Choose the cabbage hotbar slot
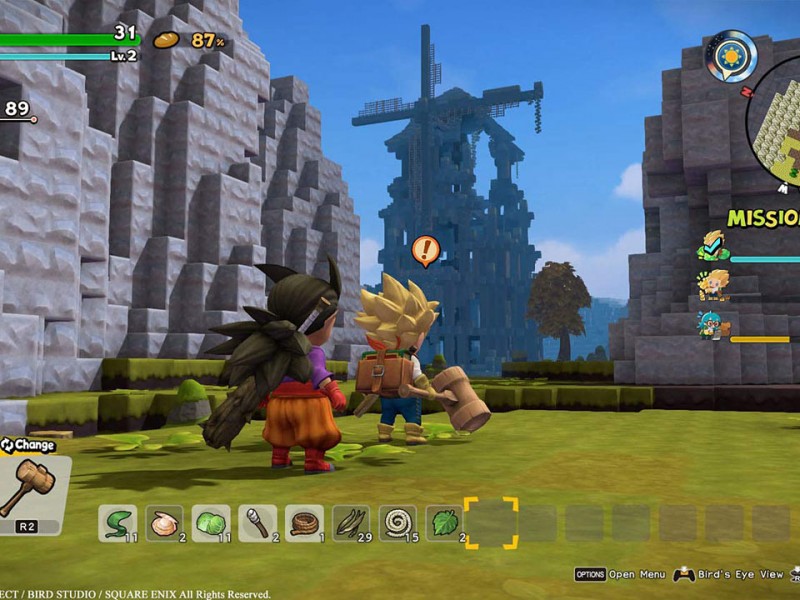800x600 pixels. click(x=210, y=523)
